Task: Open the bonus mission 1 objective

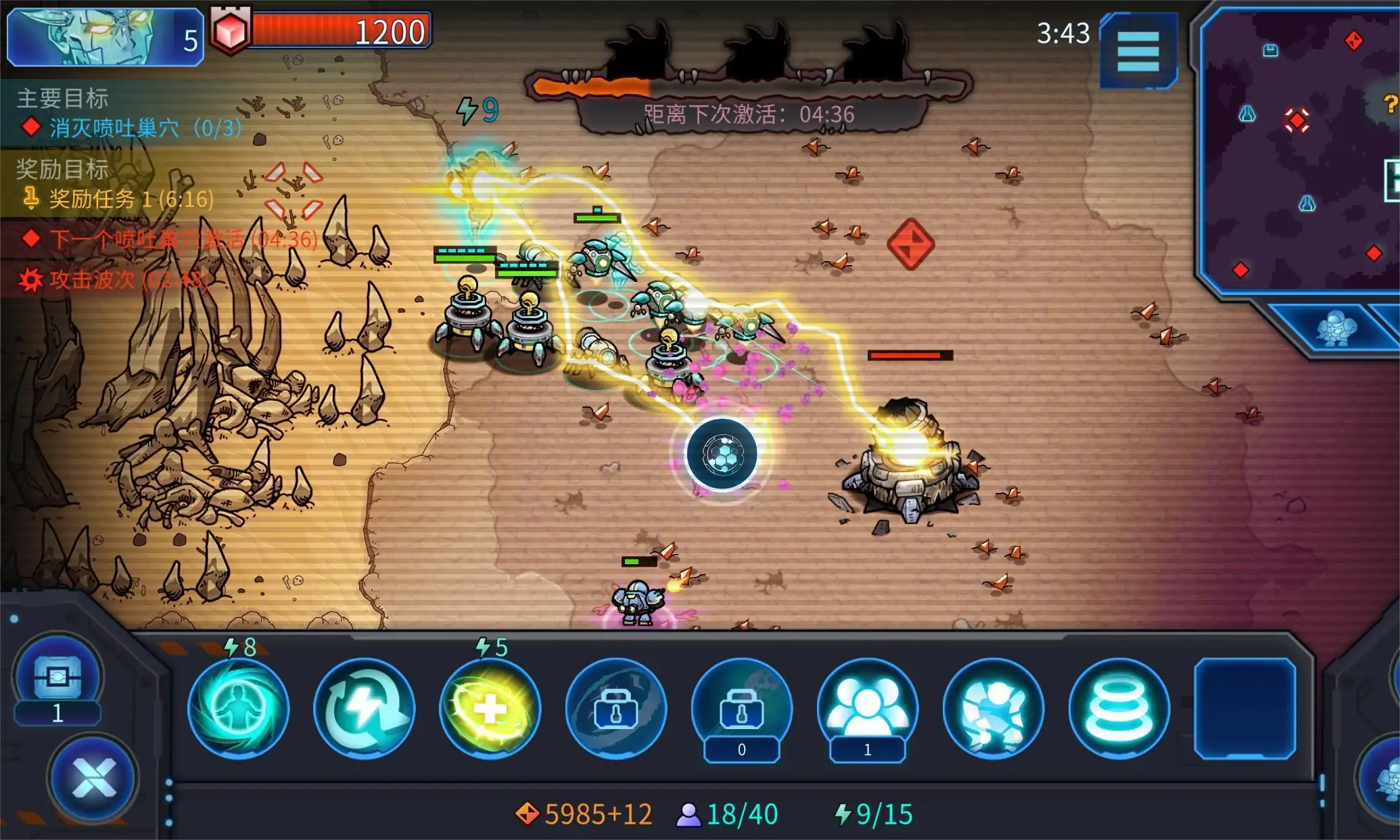Action: [x=122, y=199]
